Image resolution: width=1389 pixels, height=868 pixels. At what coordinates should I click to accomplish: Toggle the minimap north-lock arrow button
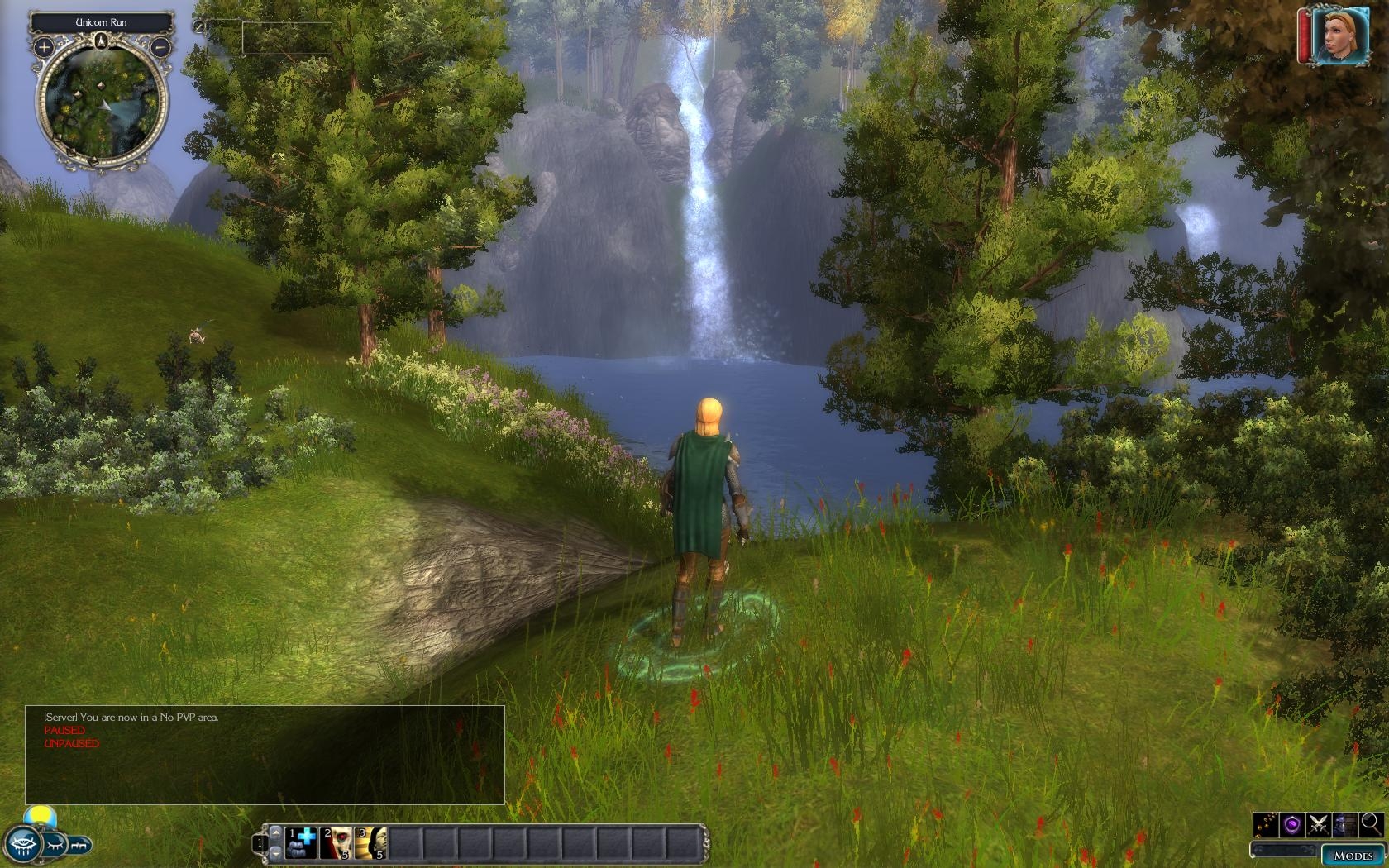click(x=102, y=41)
